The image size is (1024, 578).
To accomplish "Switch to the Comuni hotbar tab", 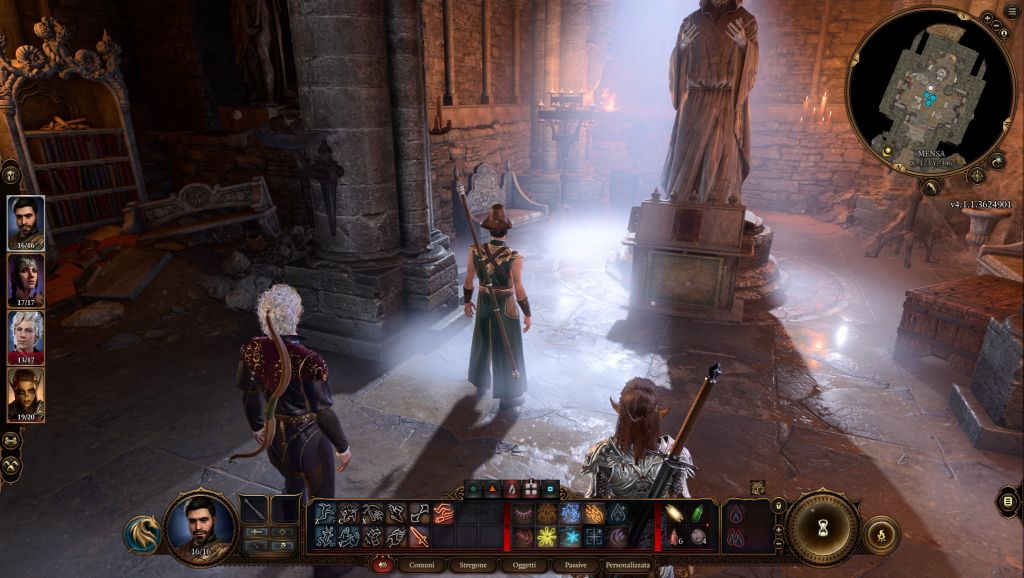I will pos(422,565).
